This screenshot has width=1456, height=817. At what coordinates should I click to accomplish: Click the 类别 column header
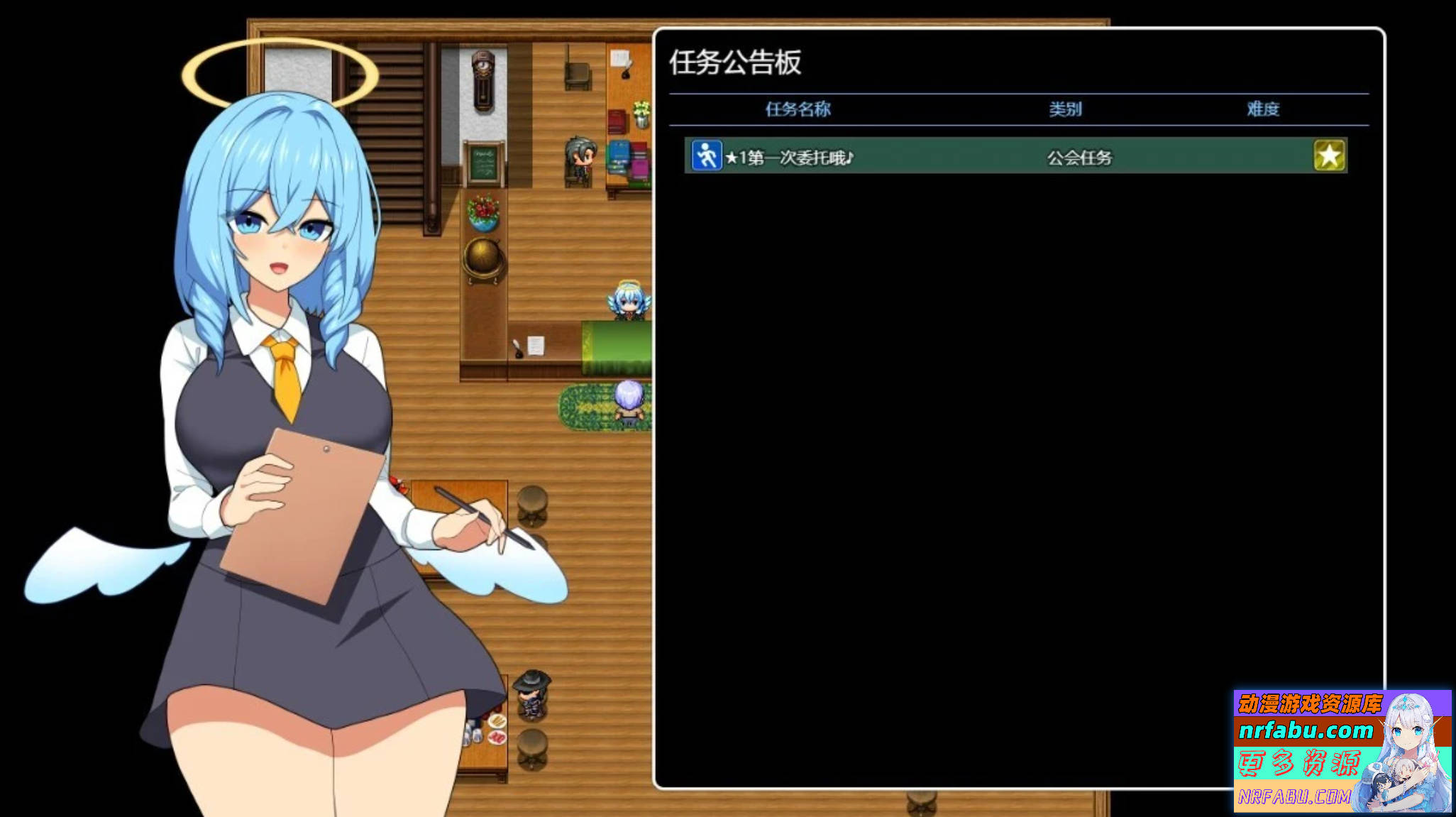[1066, 109]
